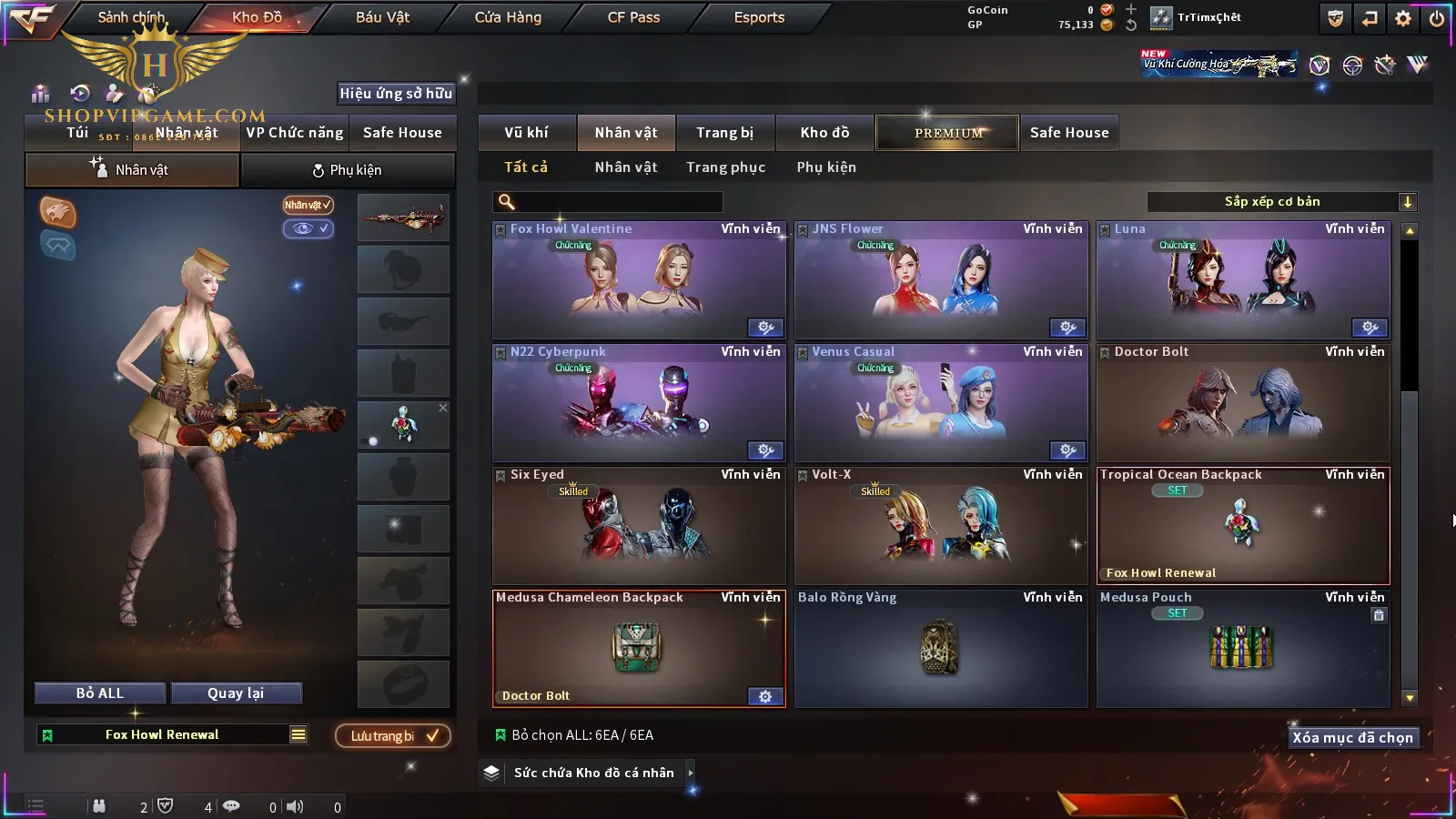Image resolution: width=1456 pixels, height=819 pixels.
Task: Click the Bỏ ALL button
Action: tap(100, 693)
